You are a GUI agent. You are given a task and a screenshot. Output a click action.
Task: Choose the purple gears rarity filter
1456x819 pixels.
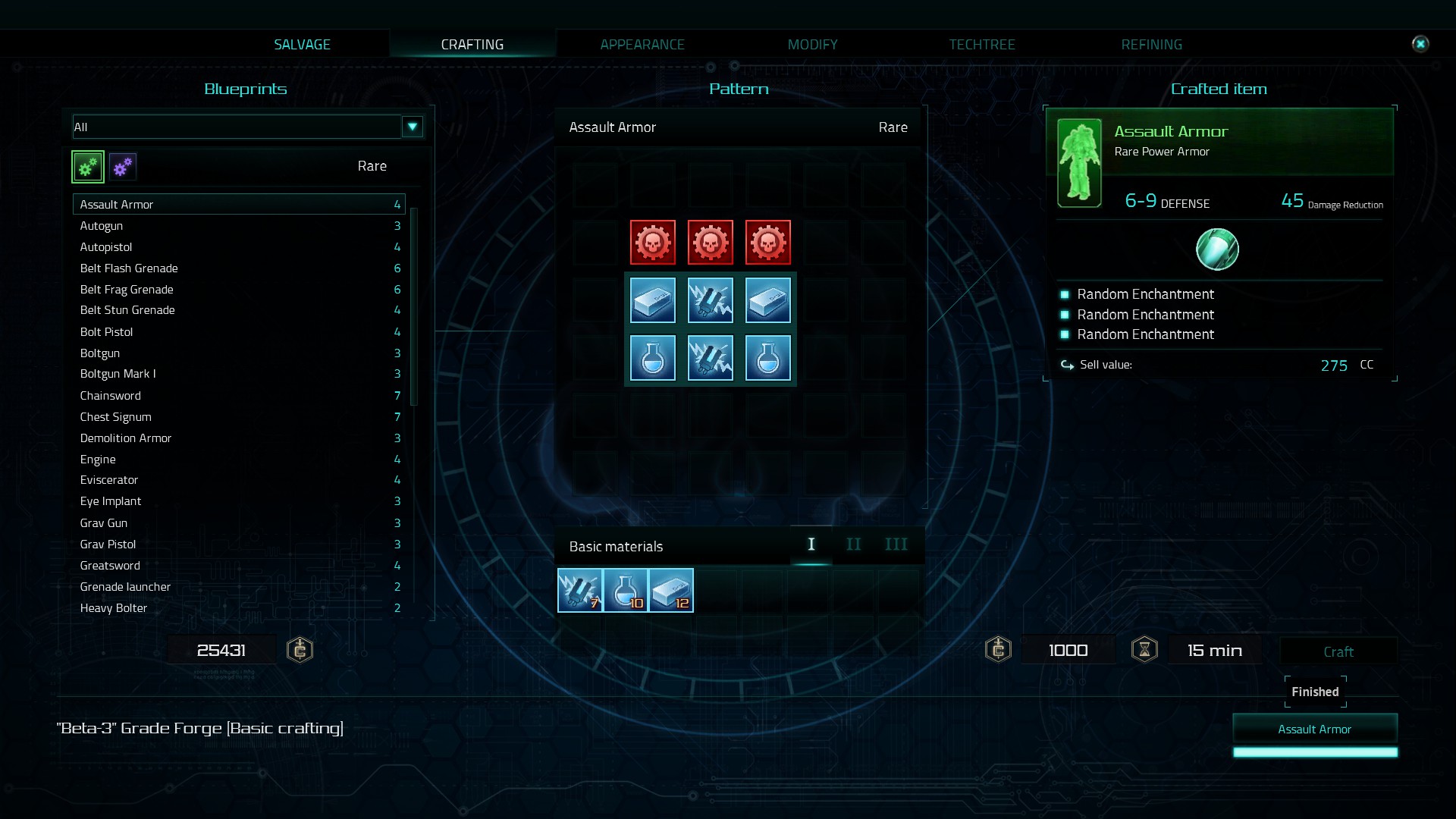[122, 167]
